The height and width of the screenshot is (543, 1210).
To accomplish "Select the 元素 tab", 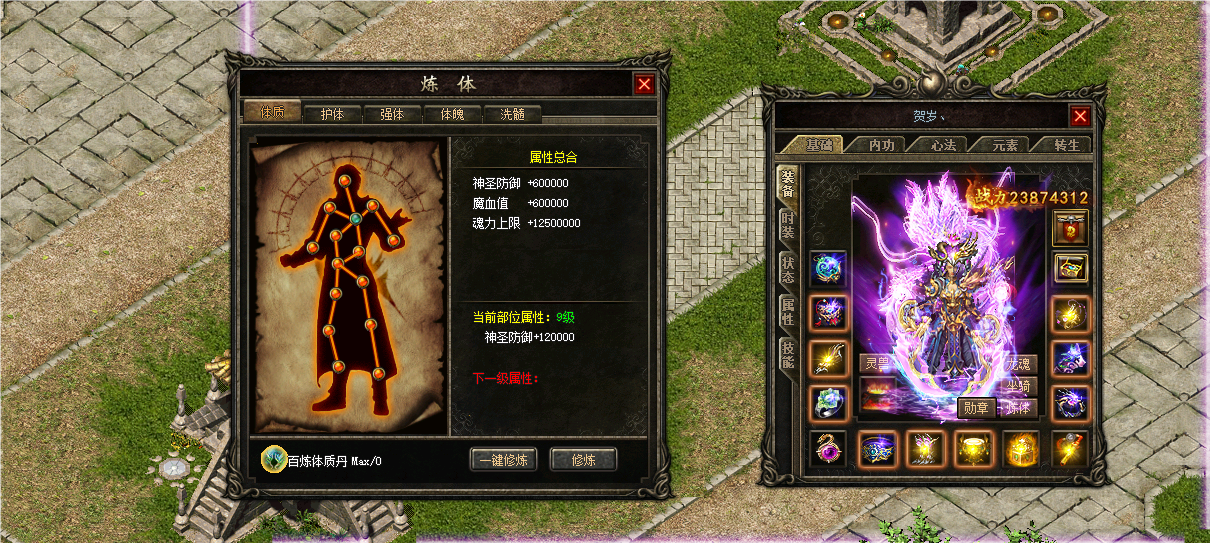I will pos(1004,145).
